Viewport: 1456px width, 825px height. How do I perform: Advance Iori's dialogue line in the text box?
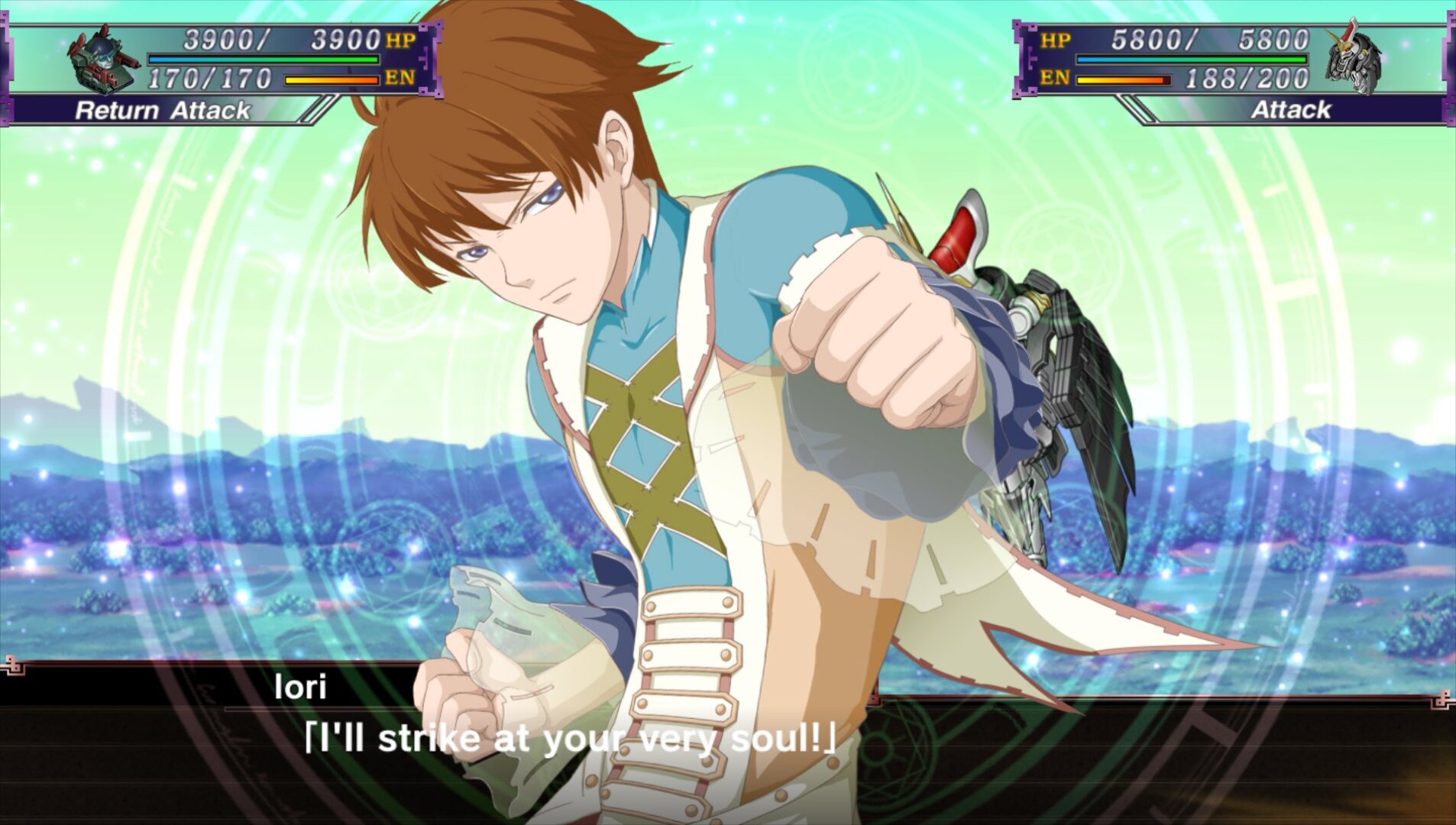coord(569,739)
